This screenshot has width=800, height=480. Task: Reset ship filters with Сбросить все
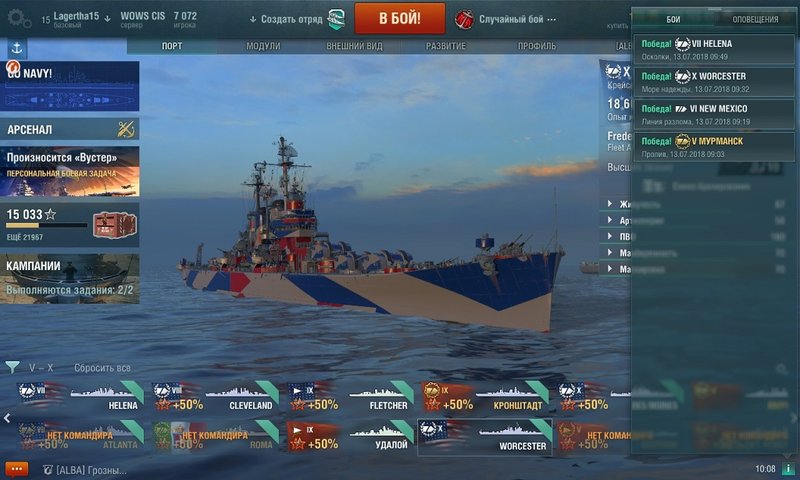pos(102,367)
